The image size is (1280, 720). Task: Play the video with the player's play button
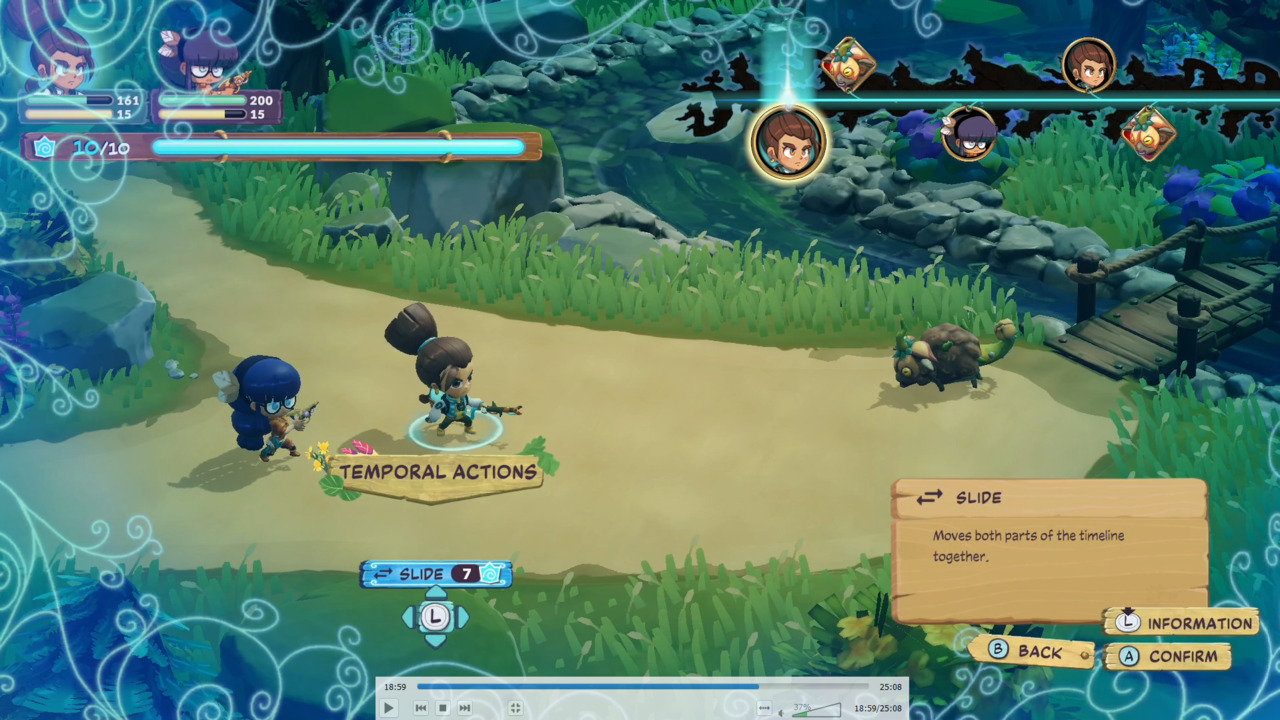click(389, 708)
